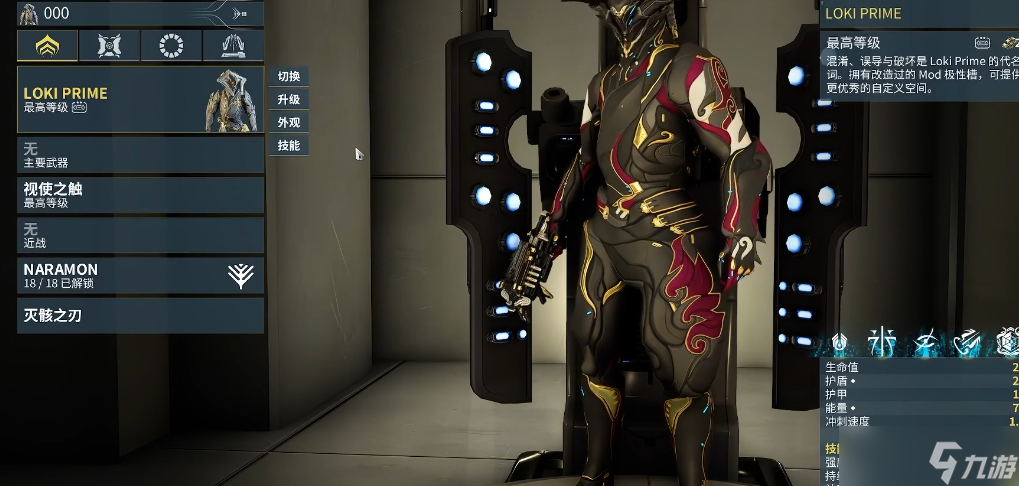Select the Loki Prime warframe slot
1019x486 pixels.
(x=140, y=99)
